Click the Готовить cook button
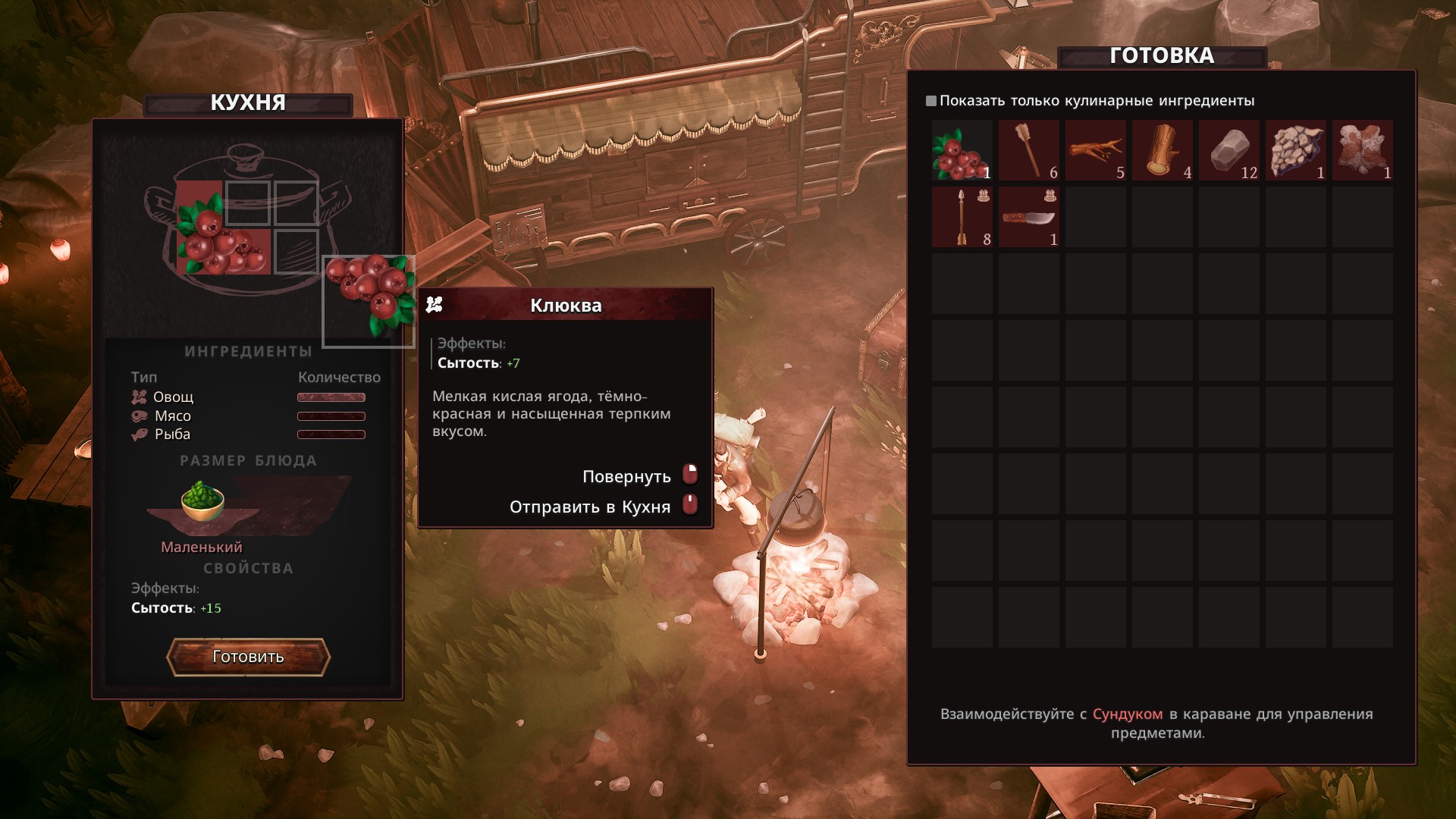1456x819 pixels. coord(248,657)
